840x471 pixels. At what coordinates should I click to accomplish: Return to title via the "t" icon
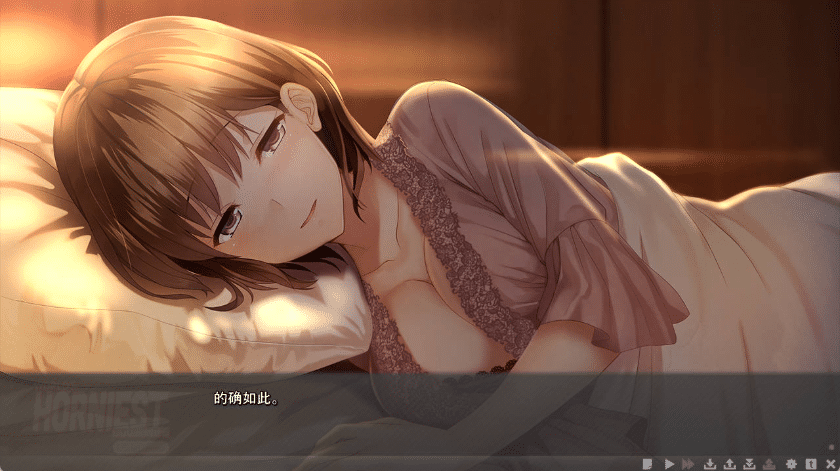pos(810,463)
